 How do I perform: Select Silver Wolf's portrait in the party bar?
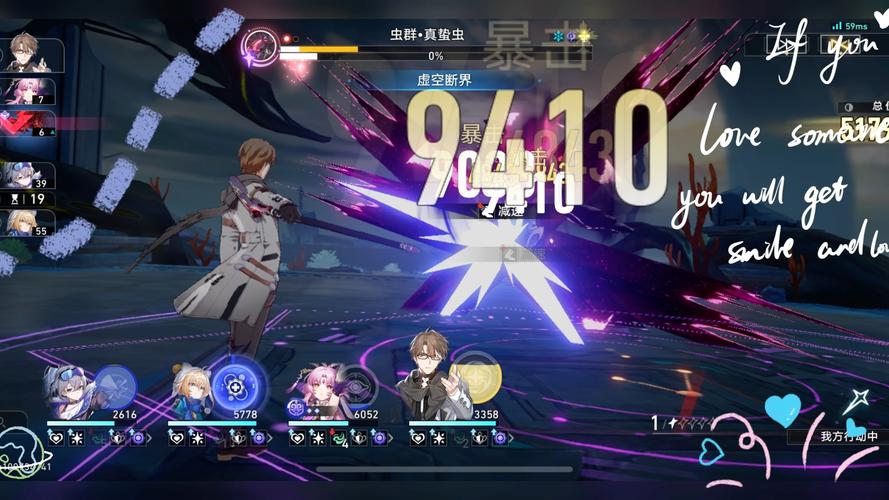[x=70, y=392]
